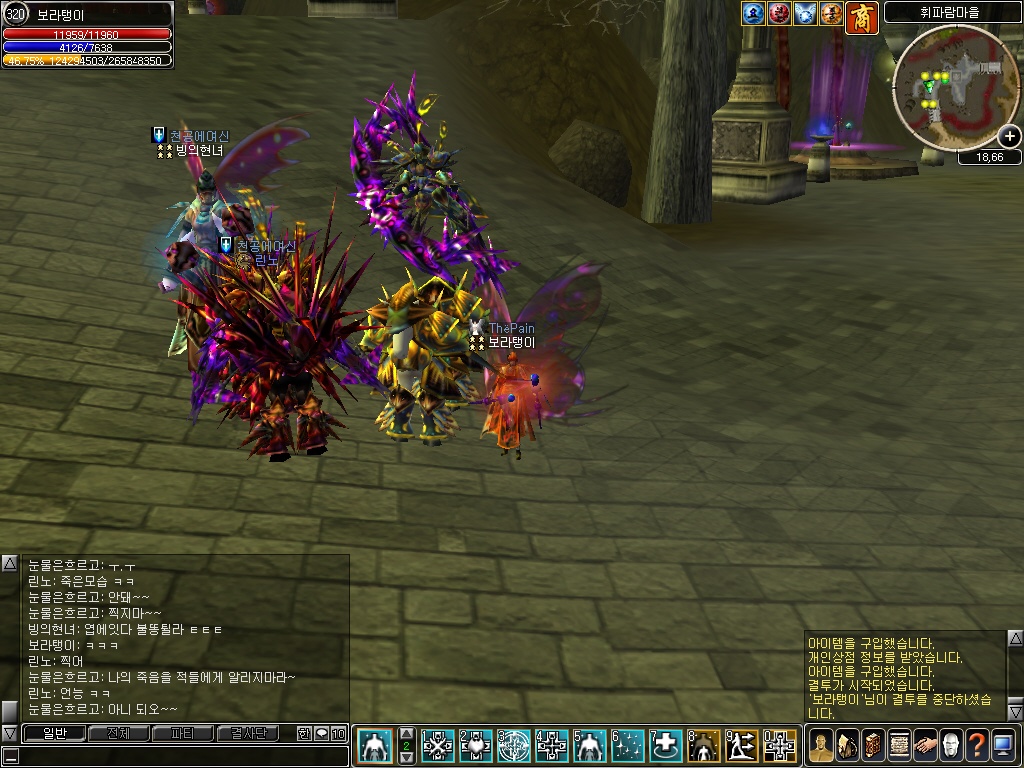The width and height of the screenshot is (1024, 768).
Task: Switch to the 일반 chat tab
Action: 54,733
